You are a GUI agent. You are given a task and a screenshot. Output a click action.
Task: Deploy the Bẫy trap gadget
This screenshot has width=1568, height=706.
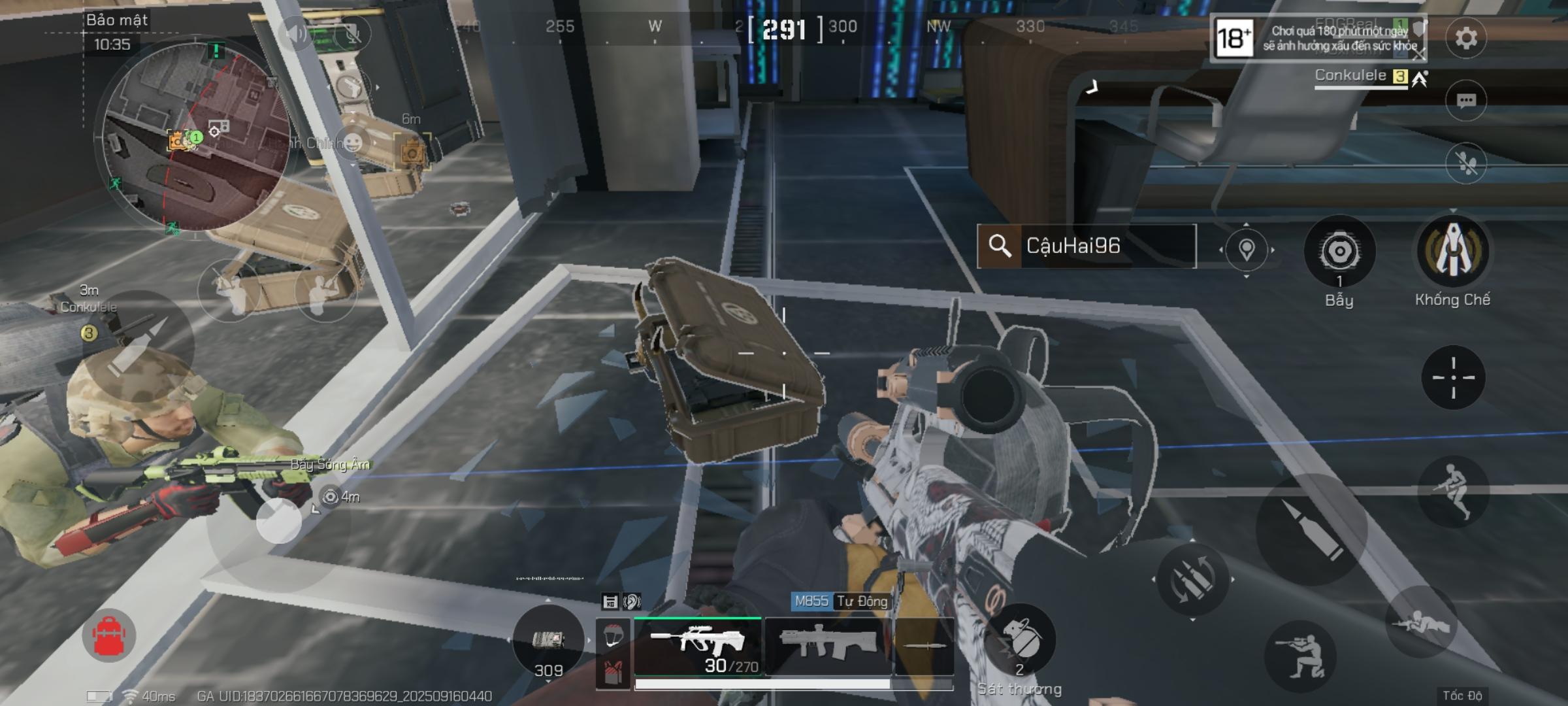[1339, 251]
